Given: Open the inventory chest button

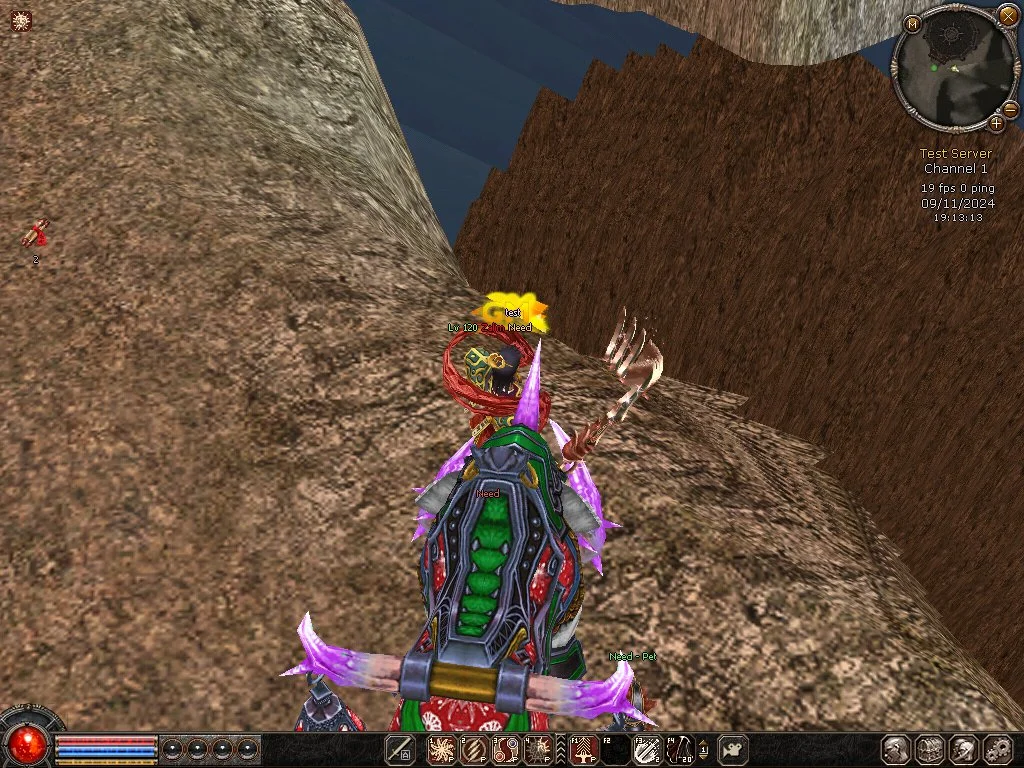Looking at the screenshot, I should click(930, 749).
